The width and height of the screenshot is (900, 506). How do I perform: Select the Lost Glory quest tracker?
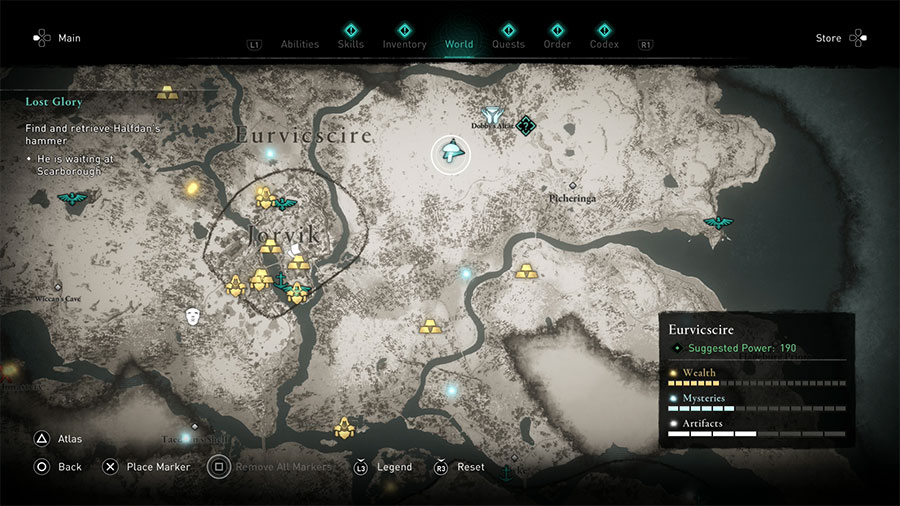pos(54,102)
